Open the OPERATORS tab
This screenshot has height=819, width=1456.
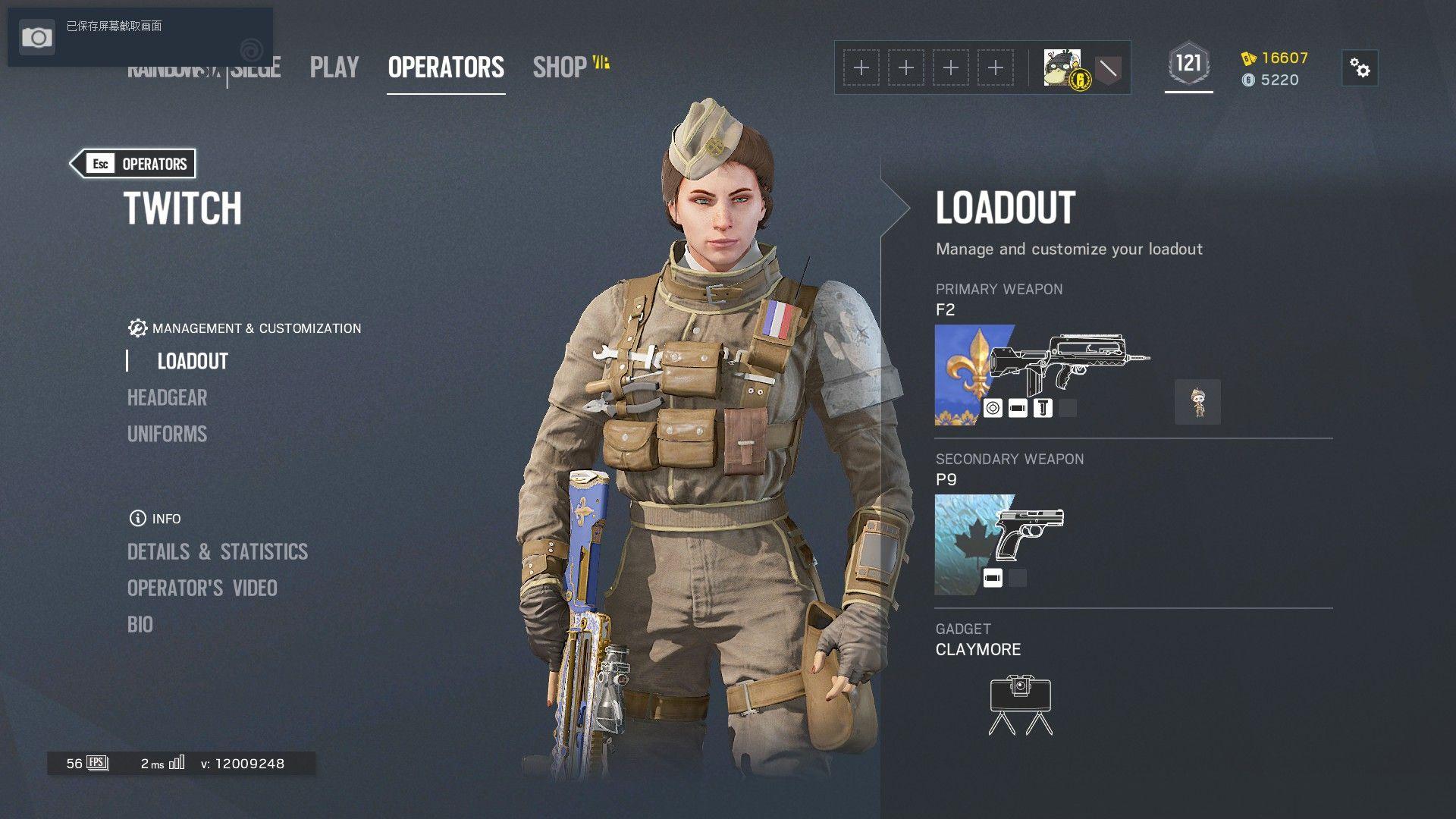pos(446,67)
